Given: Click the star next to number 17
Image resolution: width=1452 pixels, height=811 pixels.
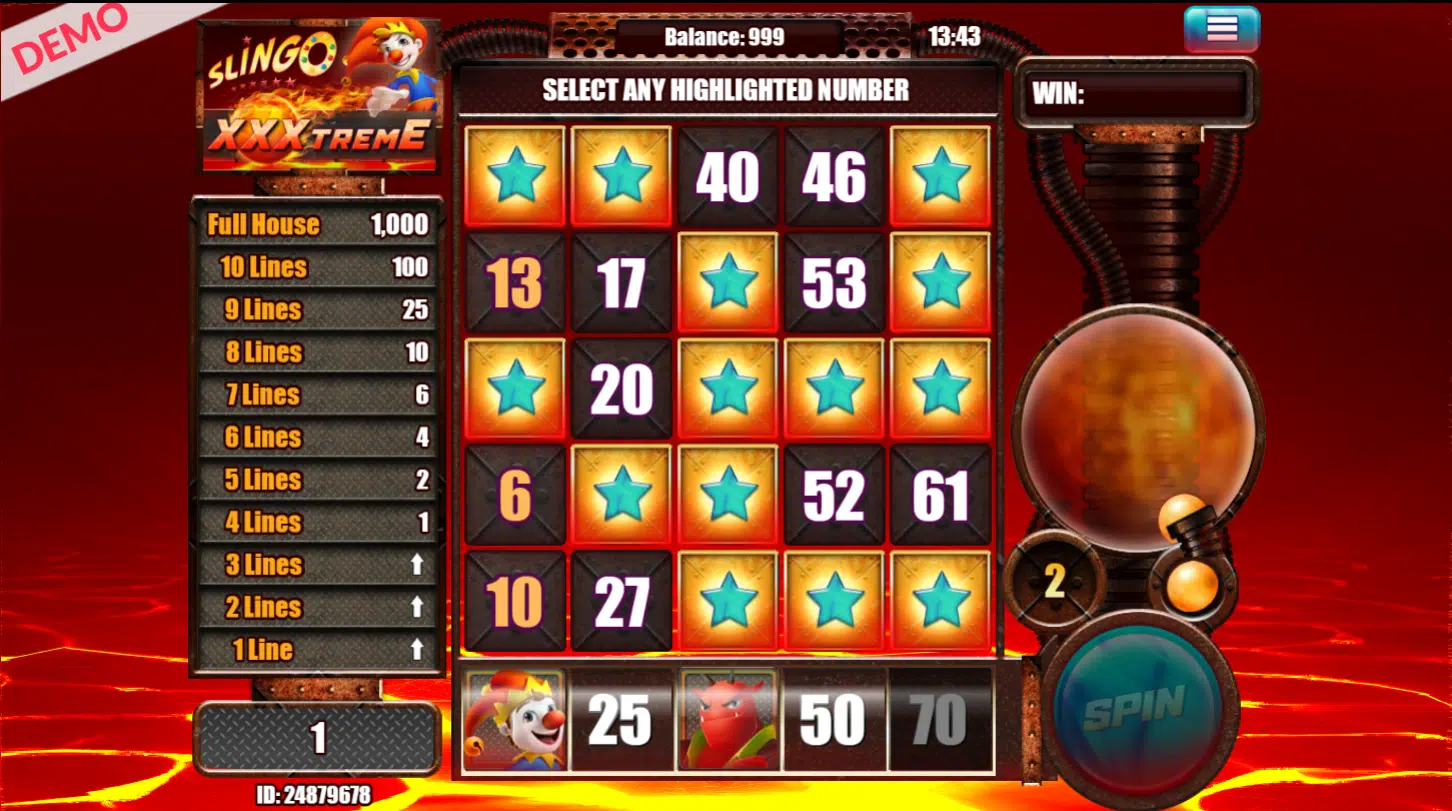Looking at the screenshot, I should point(727,282).
